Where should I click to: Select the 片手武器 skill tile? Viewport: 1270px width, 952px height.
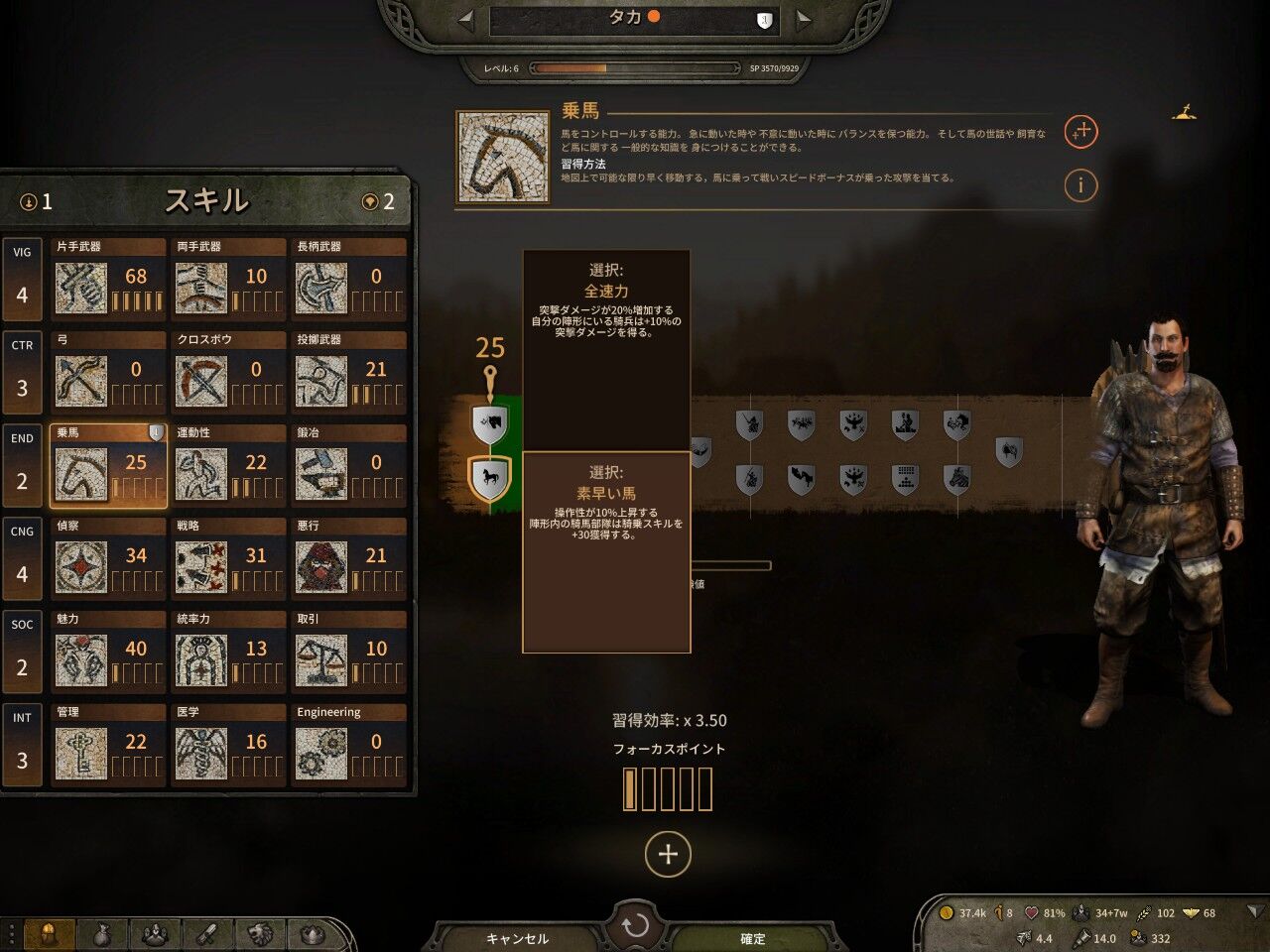coord(109,278)
